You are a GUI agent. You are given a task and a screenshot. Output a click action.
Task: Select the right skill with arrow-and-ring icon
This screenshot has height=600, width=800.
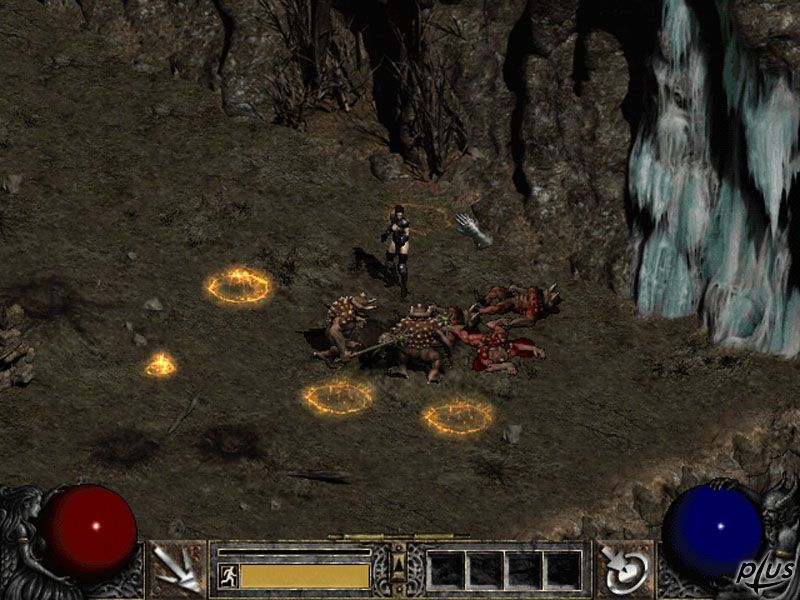[x=624, y=569]
